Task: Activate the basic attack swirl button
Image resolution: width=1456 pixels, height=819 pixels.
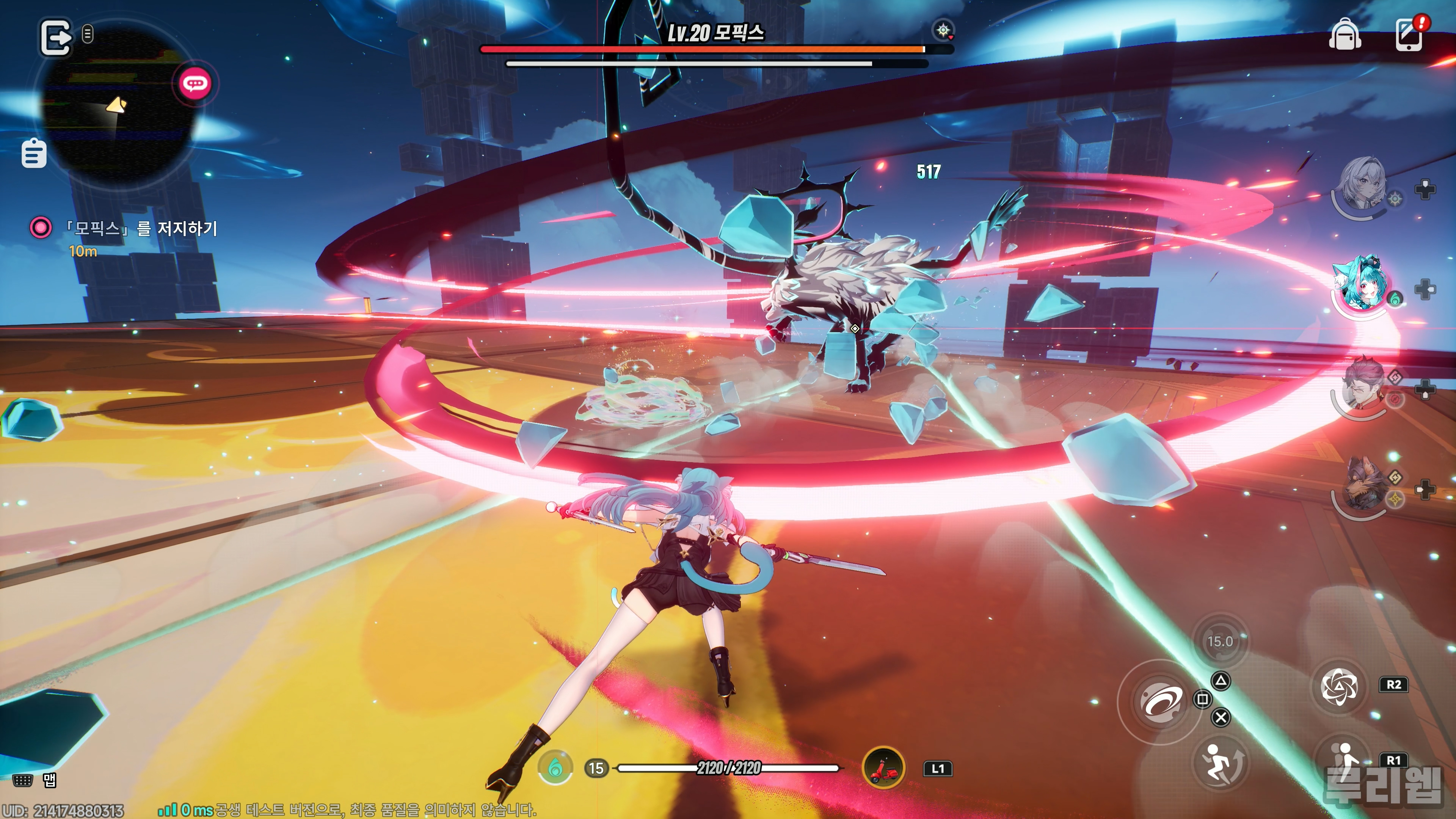Action: [x=1160, y=701]
